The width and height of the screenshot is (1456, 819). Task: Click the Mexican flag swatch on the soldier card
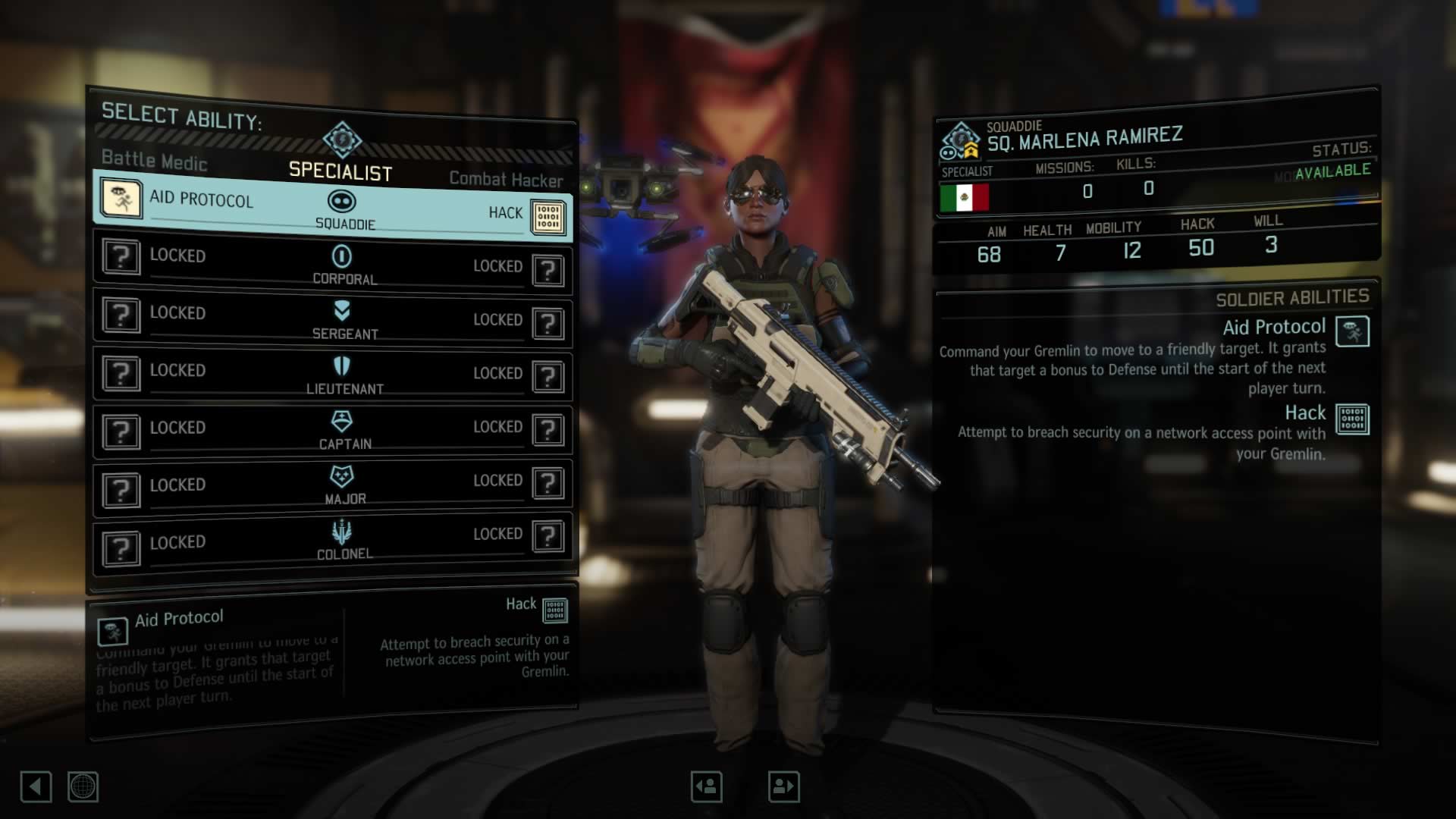965,199
